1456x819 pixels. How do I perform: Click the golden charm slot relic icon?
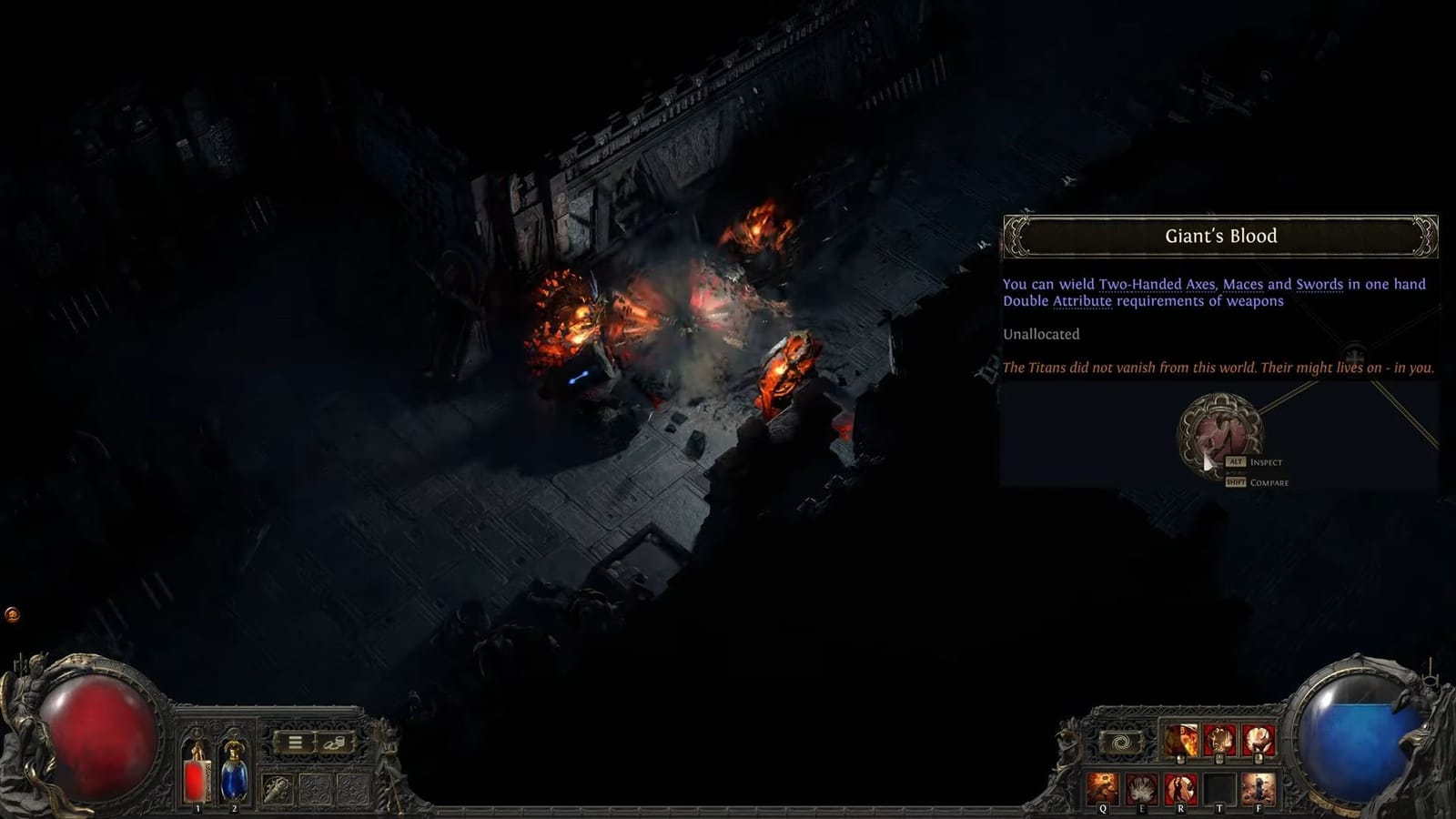coord(277,790)
